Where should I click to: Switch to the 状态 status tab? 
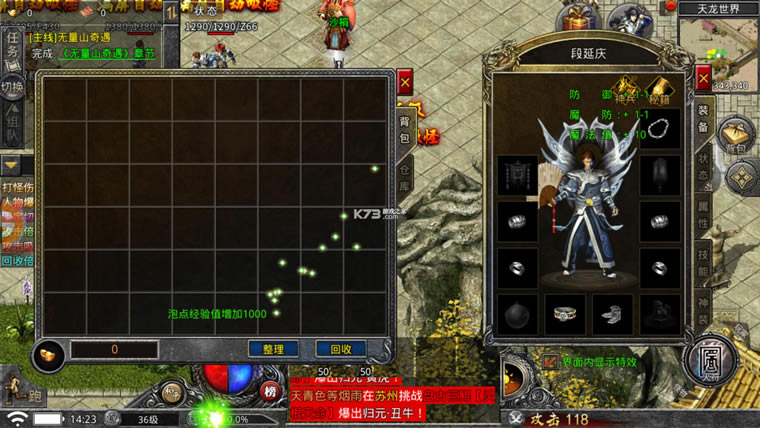(703, 165)
